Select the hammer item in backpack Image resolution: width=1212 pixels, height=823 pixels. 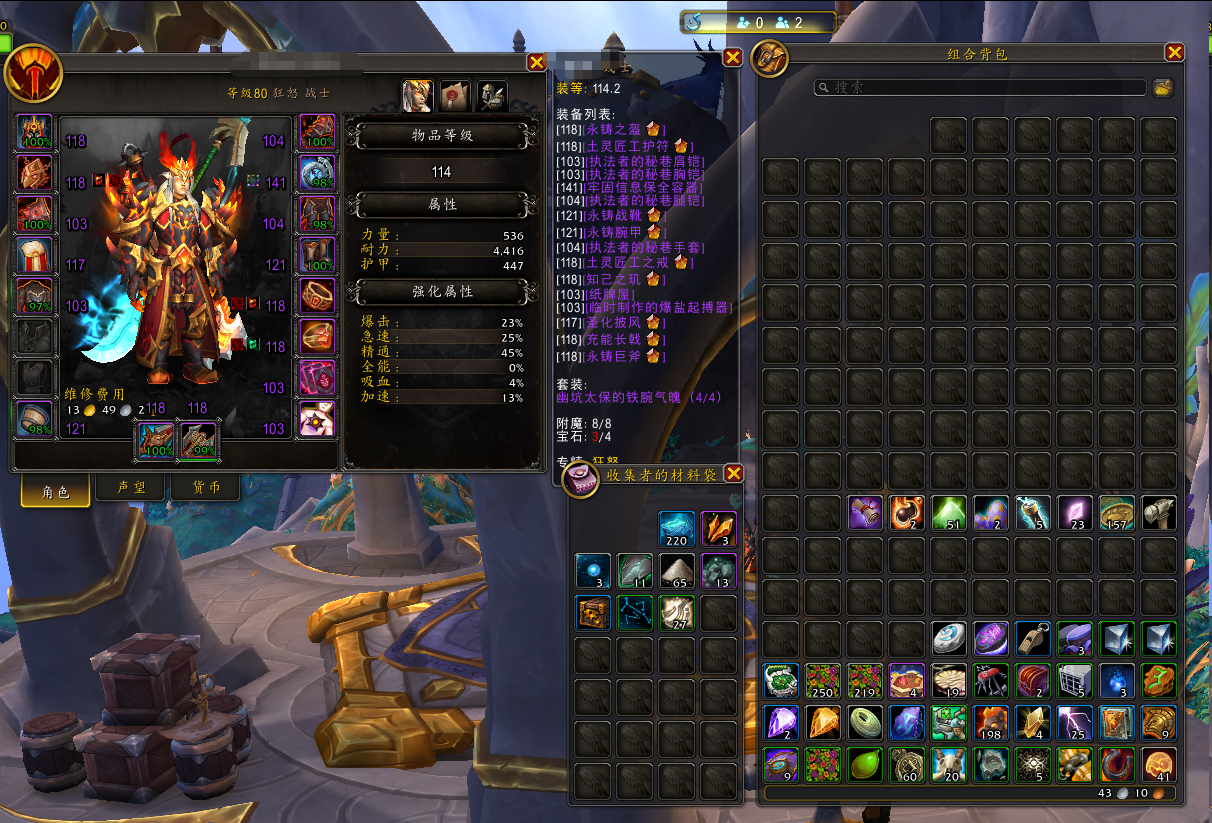tap(1159, 513)
